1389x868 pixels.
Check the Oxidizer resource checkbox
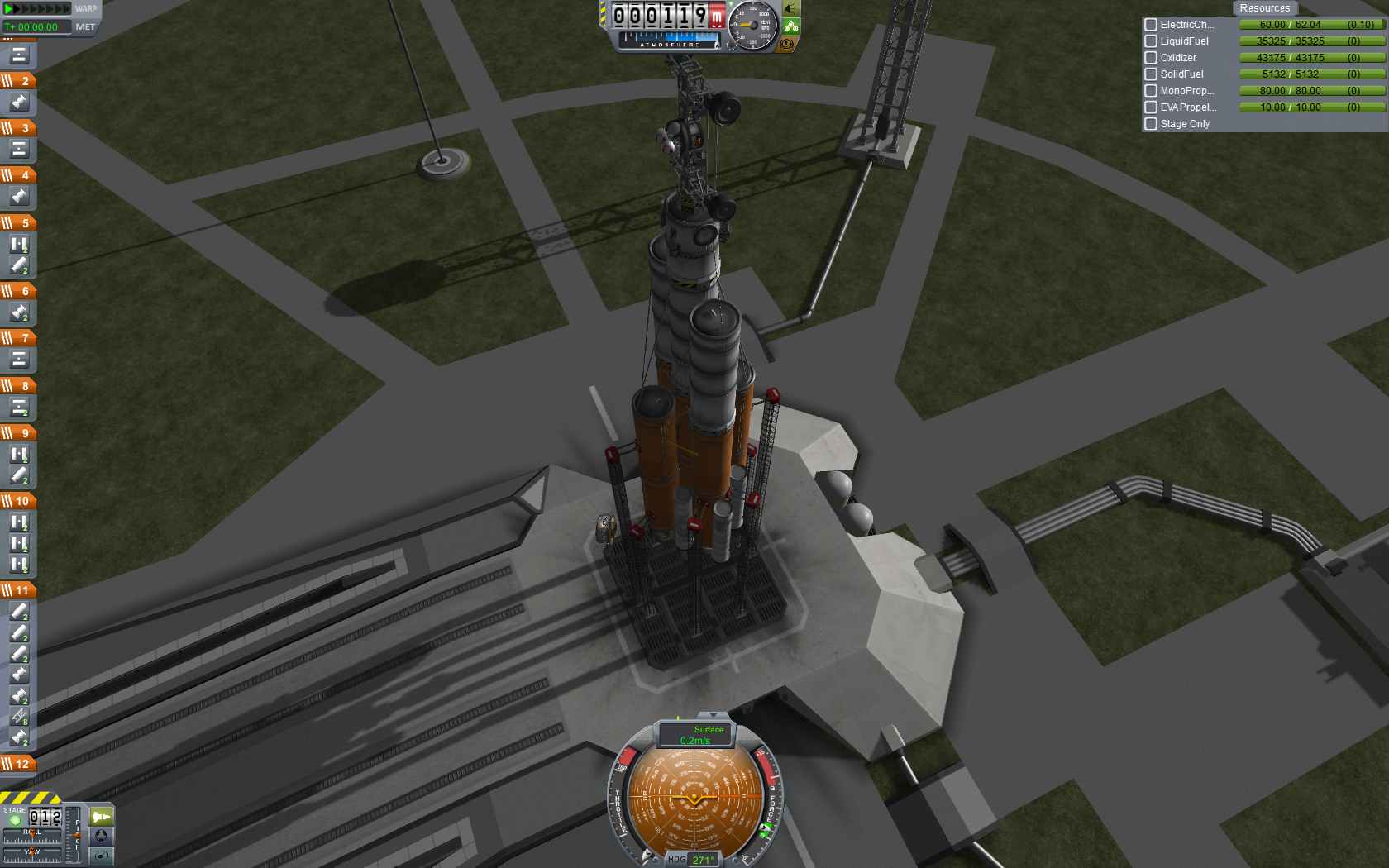[1151, 58]
